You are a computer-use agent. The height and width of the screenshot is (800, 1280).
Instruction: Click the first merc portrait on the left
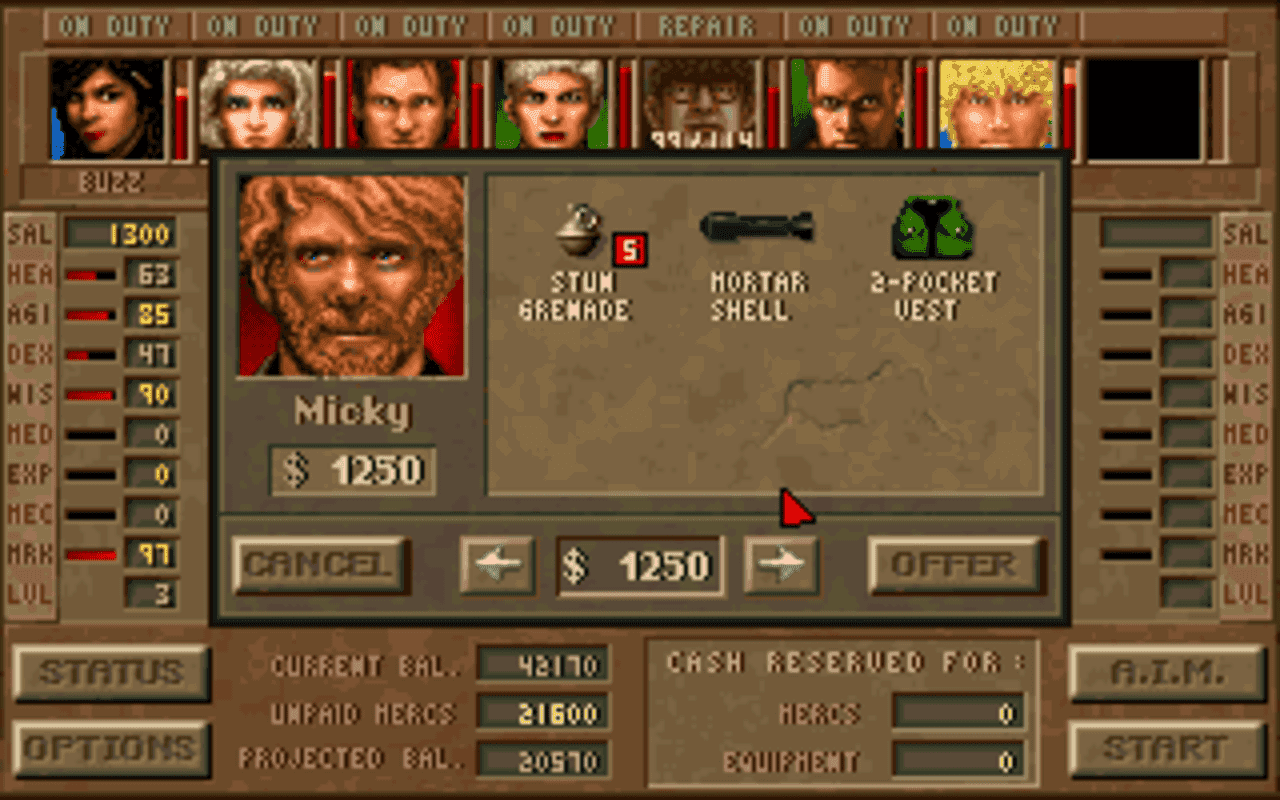[x=105, y=105]
